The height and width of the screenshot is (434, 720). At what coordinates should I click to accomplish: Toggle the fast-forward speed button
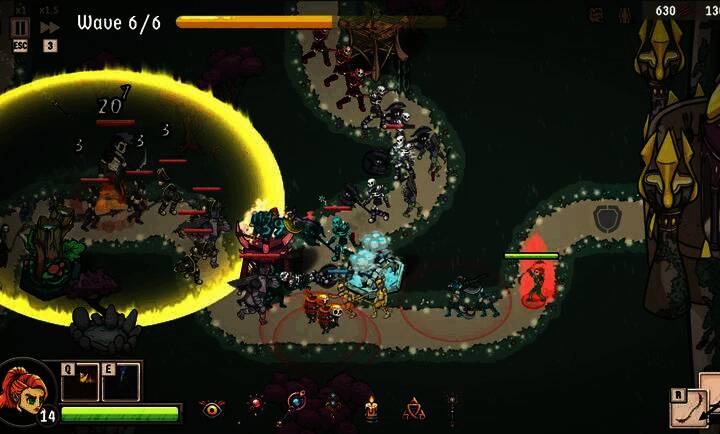point(49,27)
